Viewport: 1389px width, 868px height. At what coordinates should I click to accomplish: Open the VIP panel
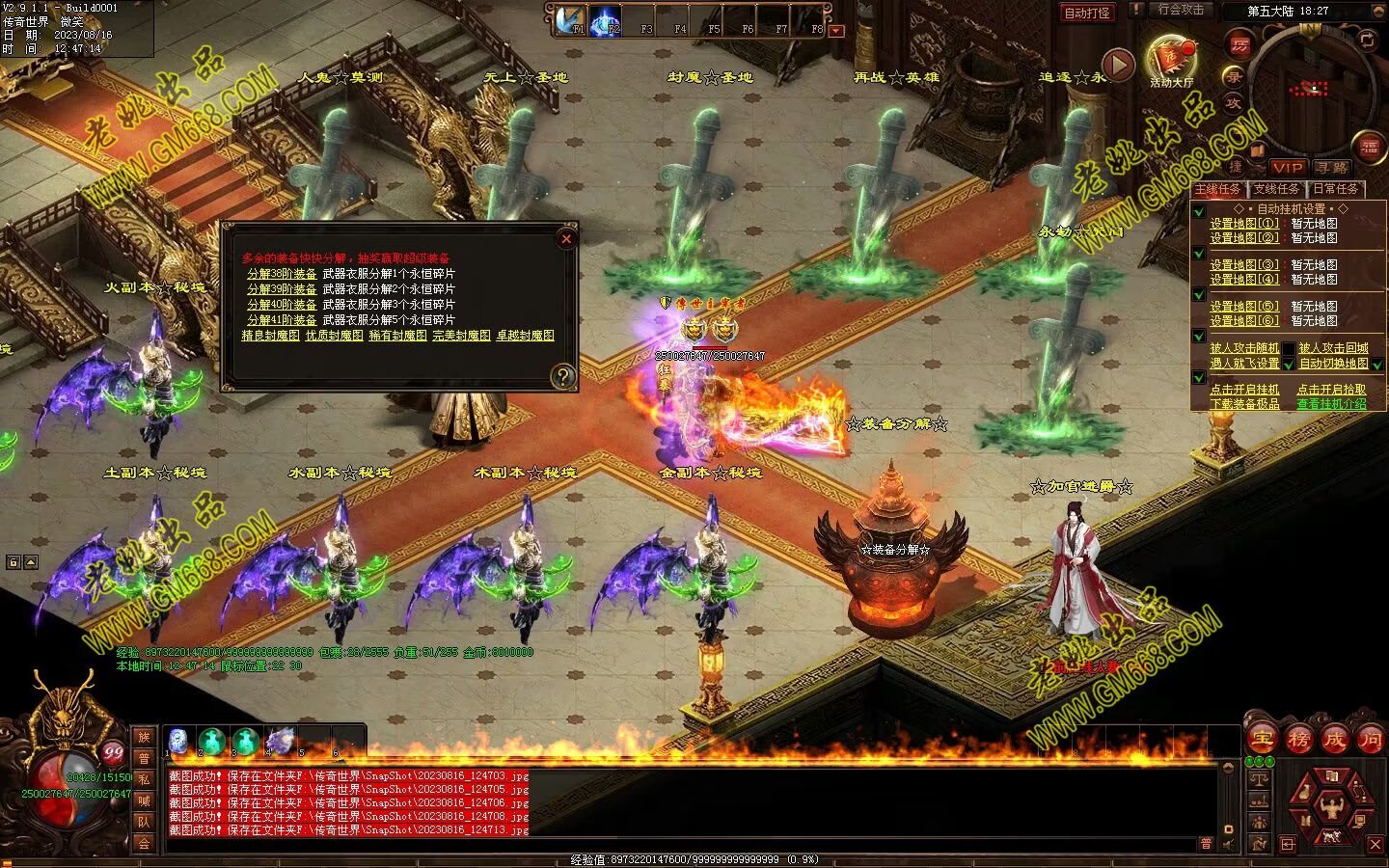pyautogui.click(x=1287, y=168)
